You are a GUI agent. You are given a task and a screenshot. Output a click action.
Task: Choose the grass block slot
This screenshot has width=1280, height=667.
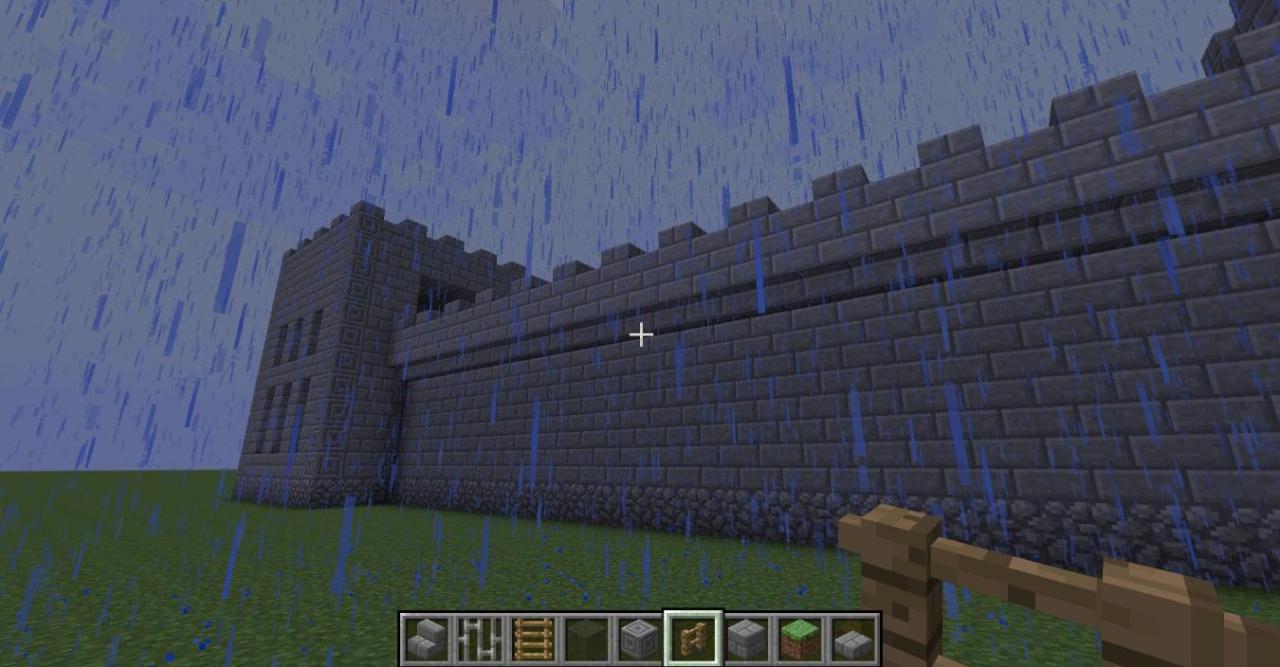tap(800, 639)
